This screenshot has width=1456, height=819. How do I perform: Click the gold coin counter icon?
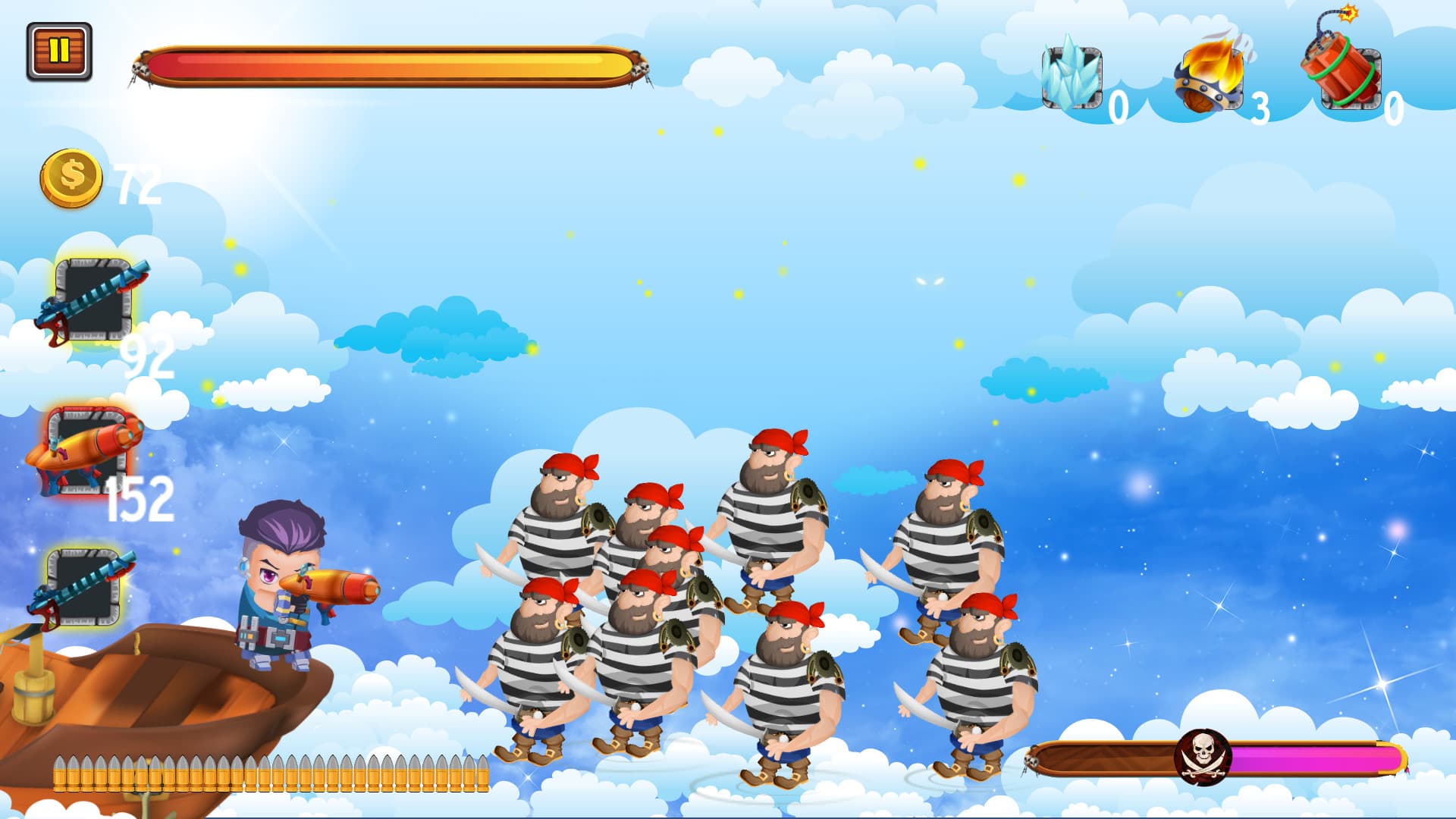[x=71, y=176]
